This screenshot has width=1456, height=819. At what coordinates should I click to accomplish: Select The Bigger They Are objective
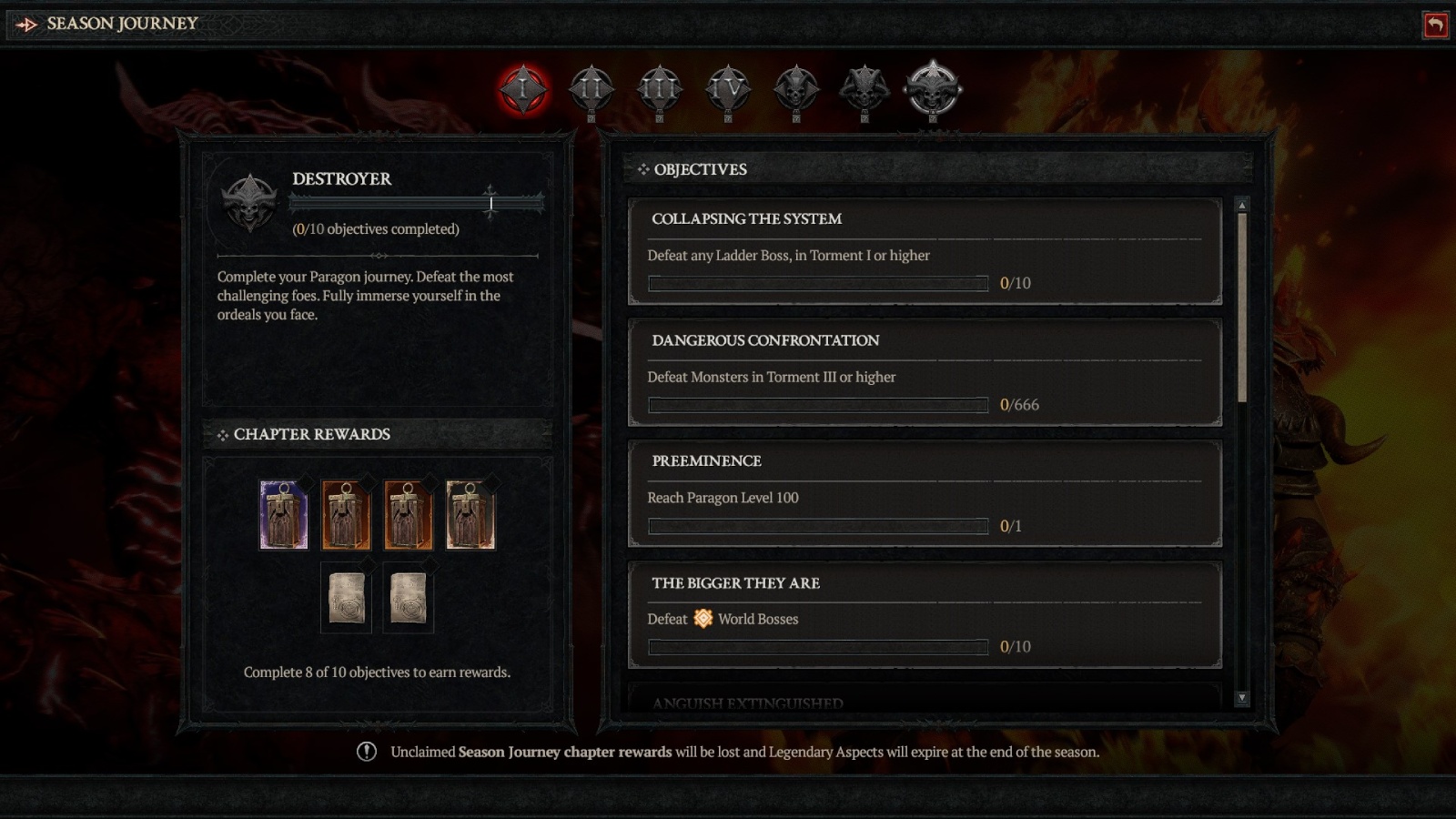pos(924,615)
